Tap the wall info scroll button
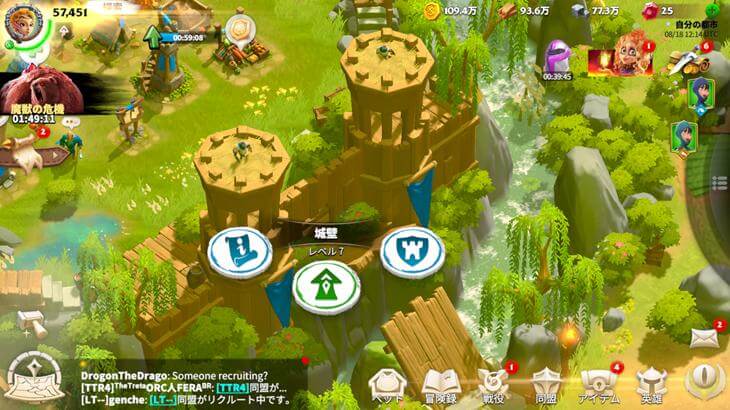 point(240,252)
